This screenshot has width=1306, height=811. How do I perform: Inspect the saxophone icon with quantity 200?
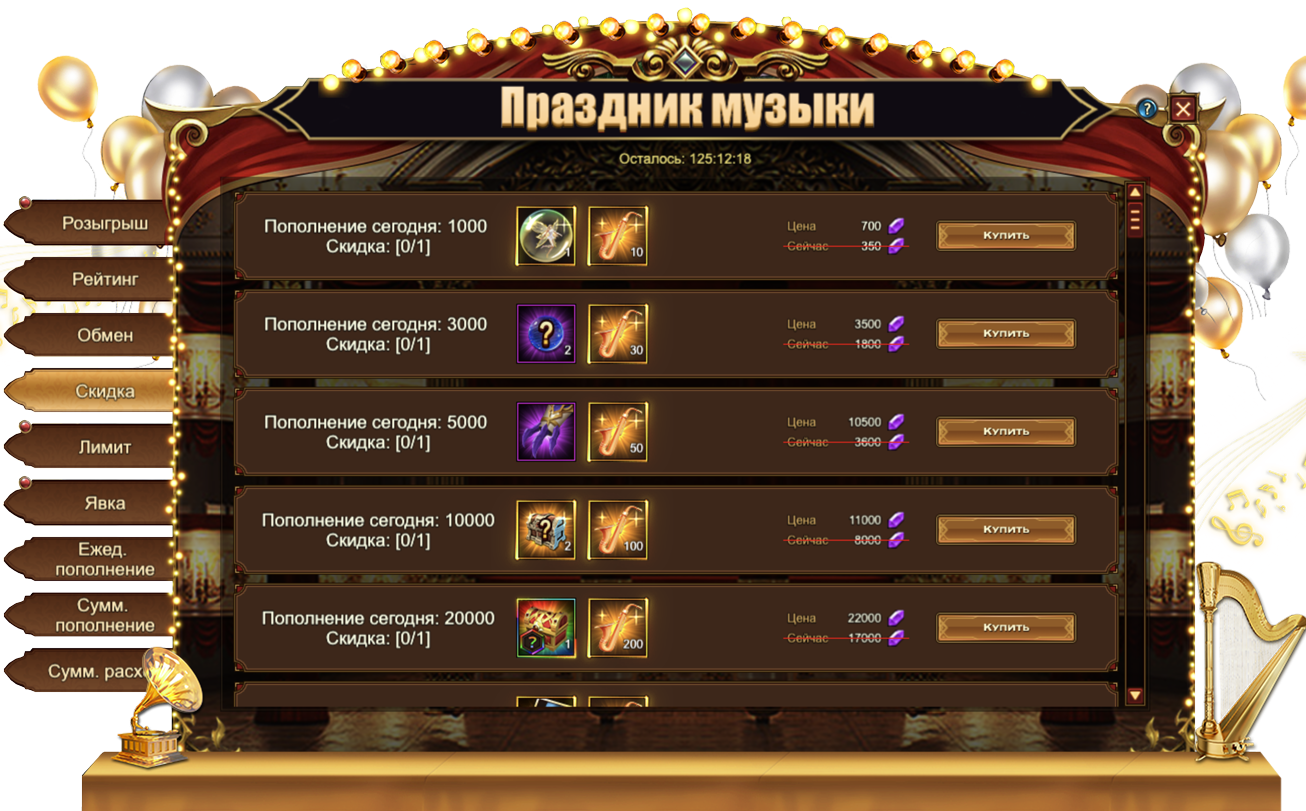click(x=617, y=628)
